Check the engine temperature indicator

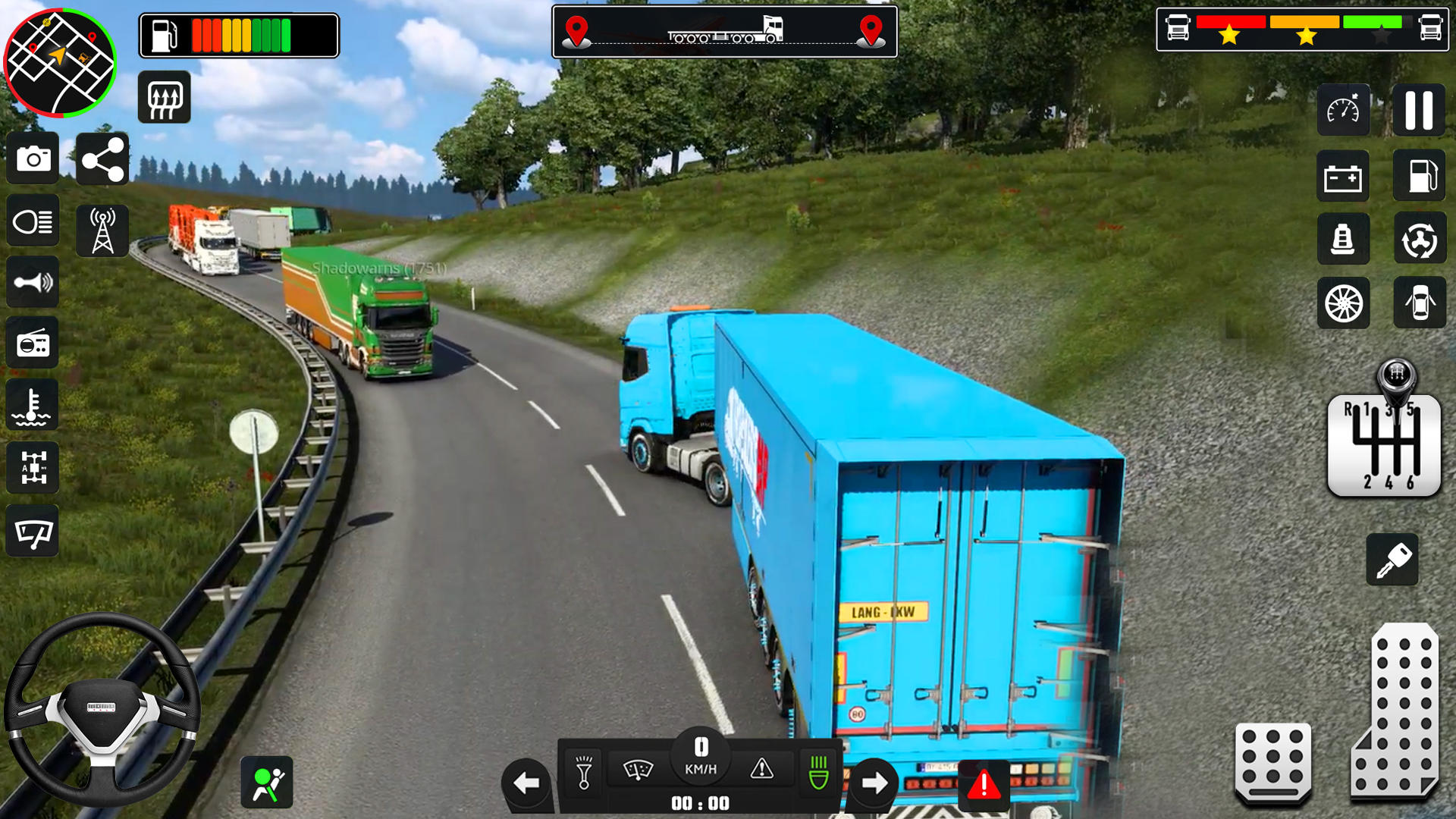(32, 406)
